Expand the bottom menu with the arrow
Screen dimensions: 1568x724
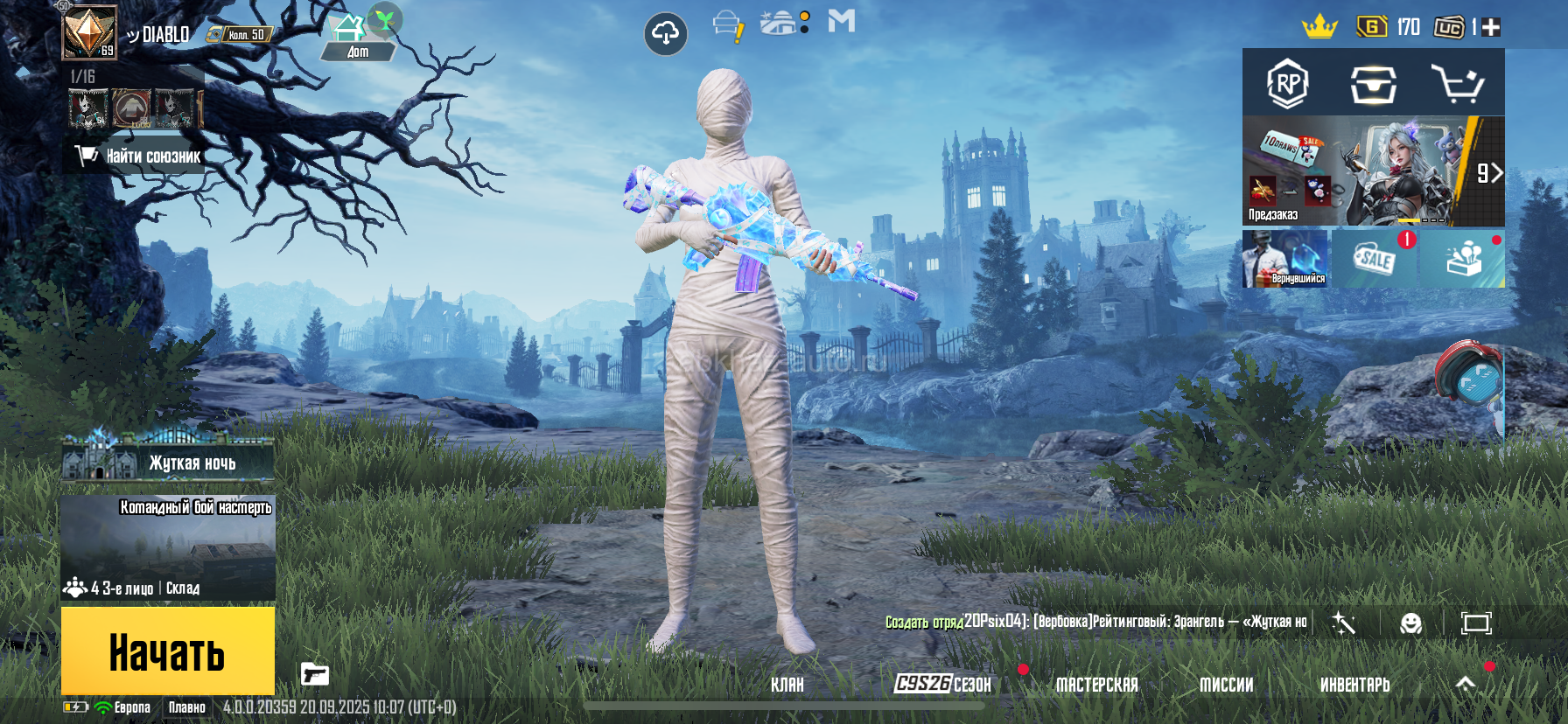[1466, 684]
